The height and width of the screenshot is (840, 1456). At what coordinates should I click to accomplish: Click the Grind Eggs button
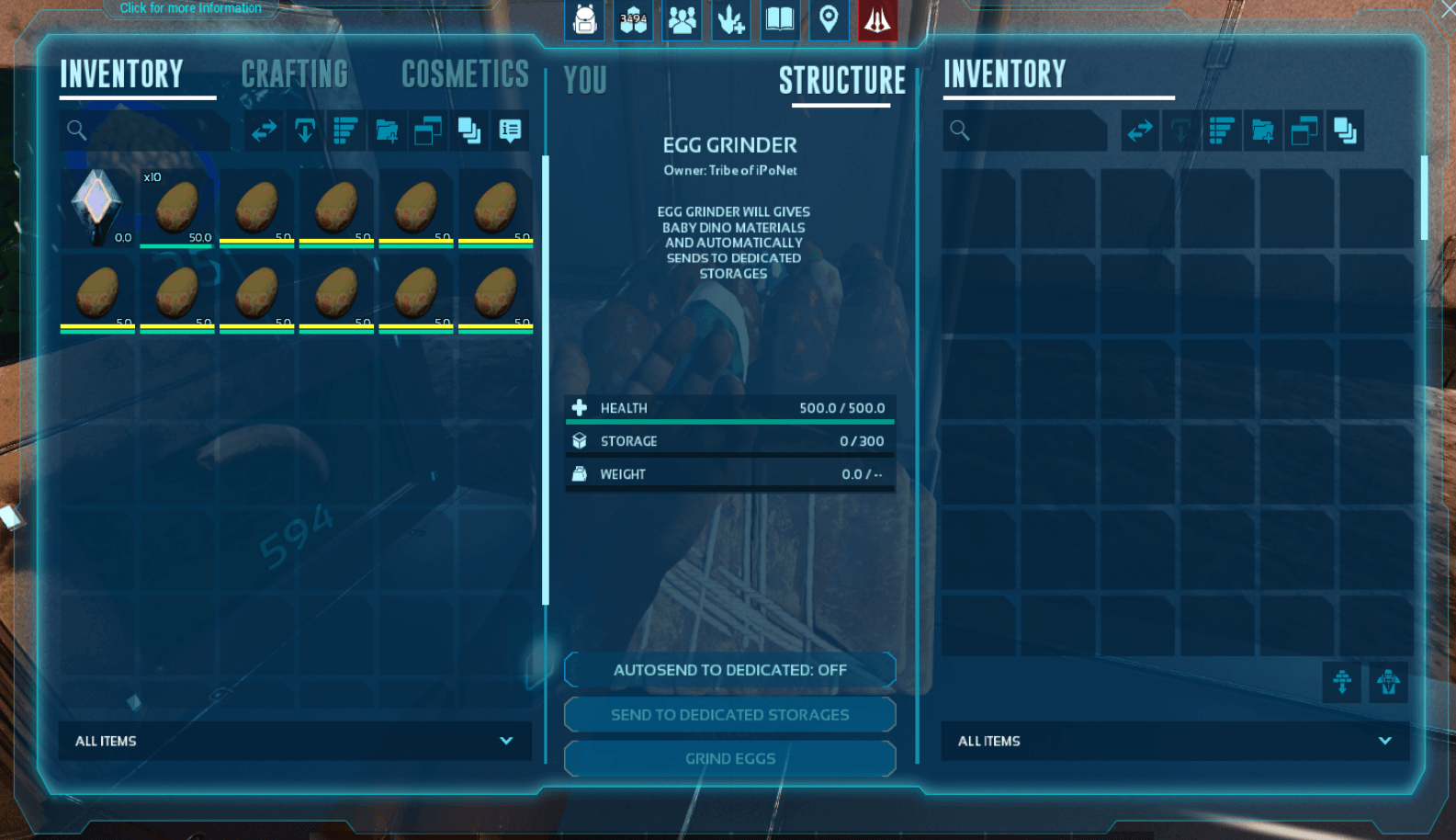729,759
